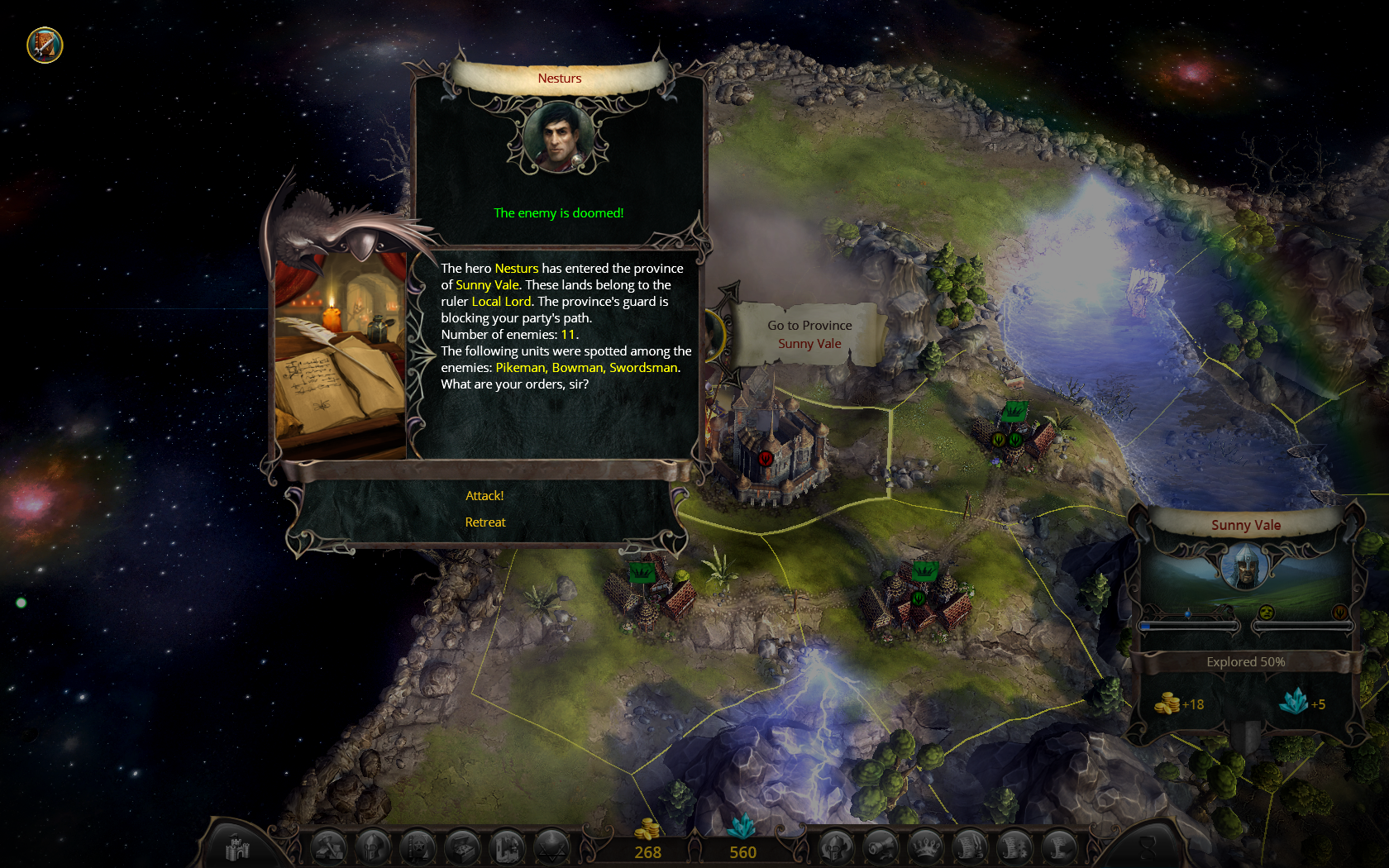Open the spyglass toolbar icon
The height and width of the screenshot is (868, 1389).
(881, 848)
